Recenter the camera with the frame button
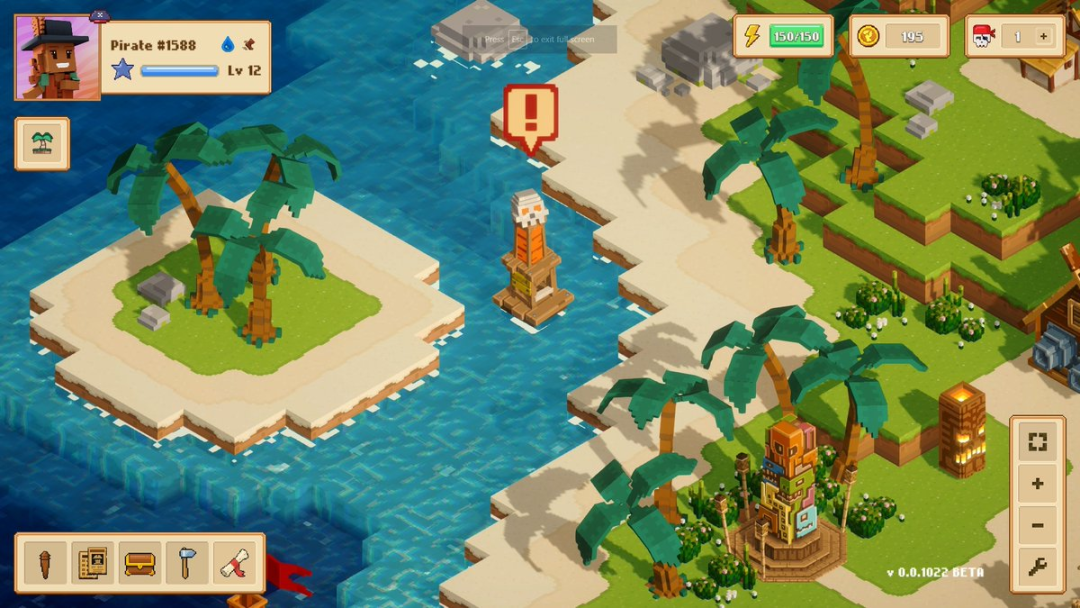Image resolution: width=1080 pixels, height=608 pixels. pyautogui.click(x=1038, y=442)
